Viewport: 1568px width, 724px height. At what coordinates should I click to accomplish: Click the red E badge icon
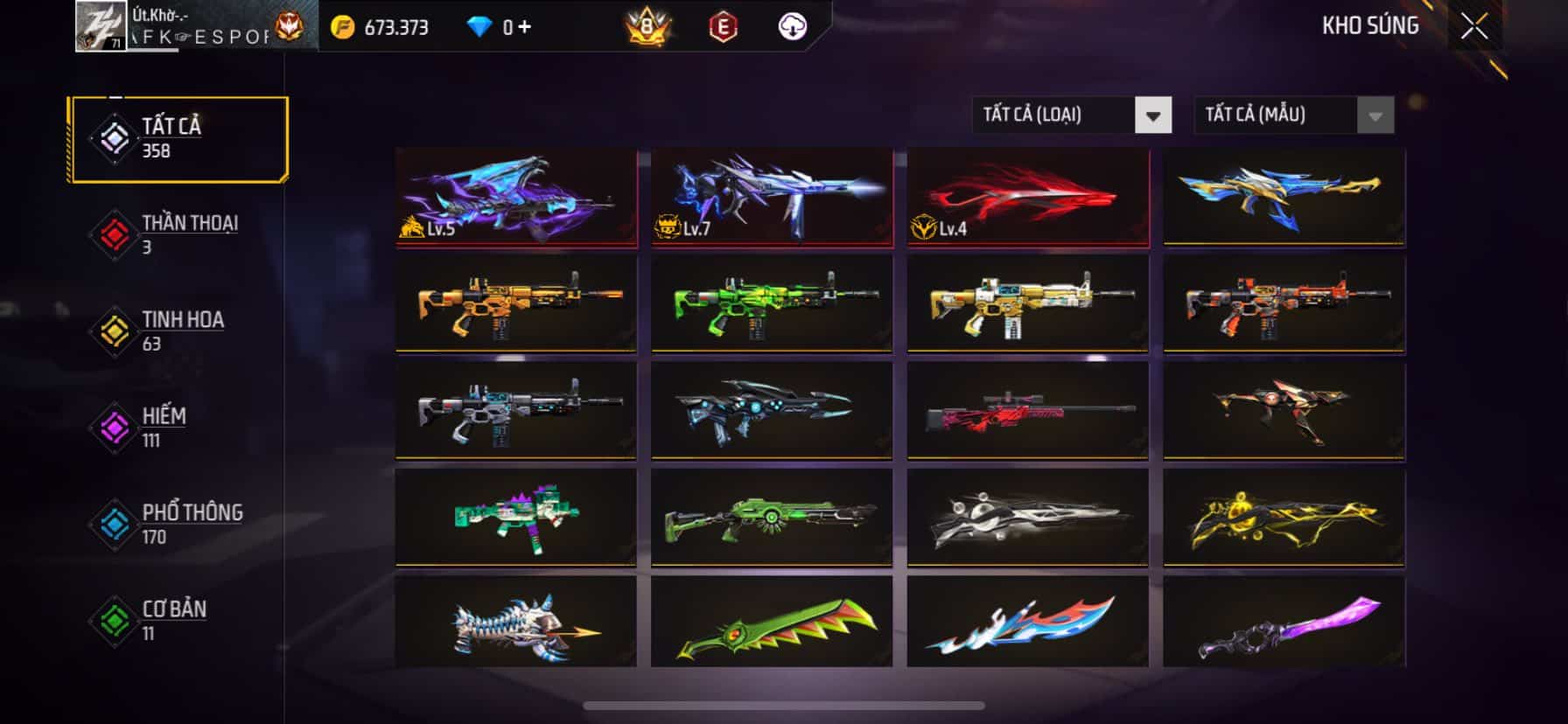[722, 27]
